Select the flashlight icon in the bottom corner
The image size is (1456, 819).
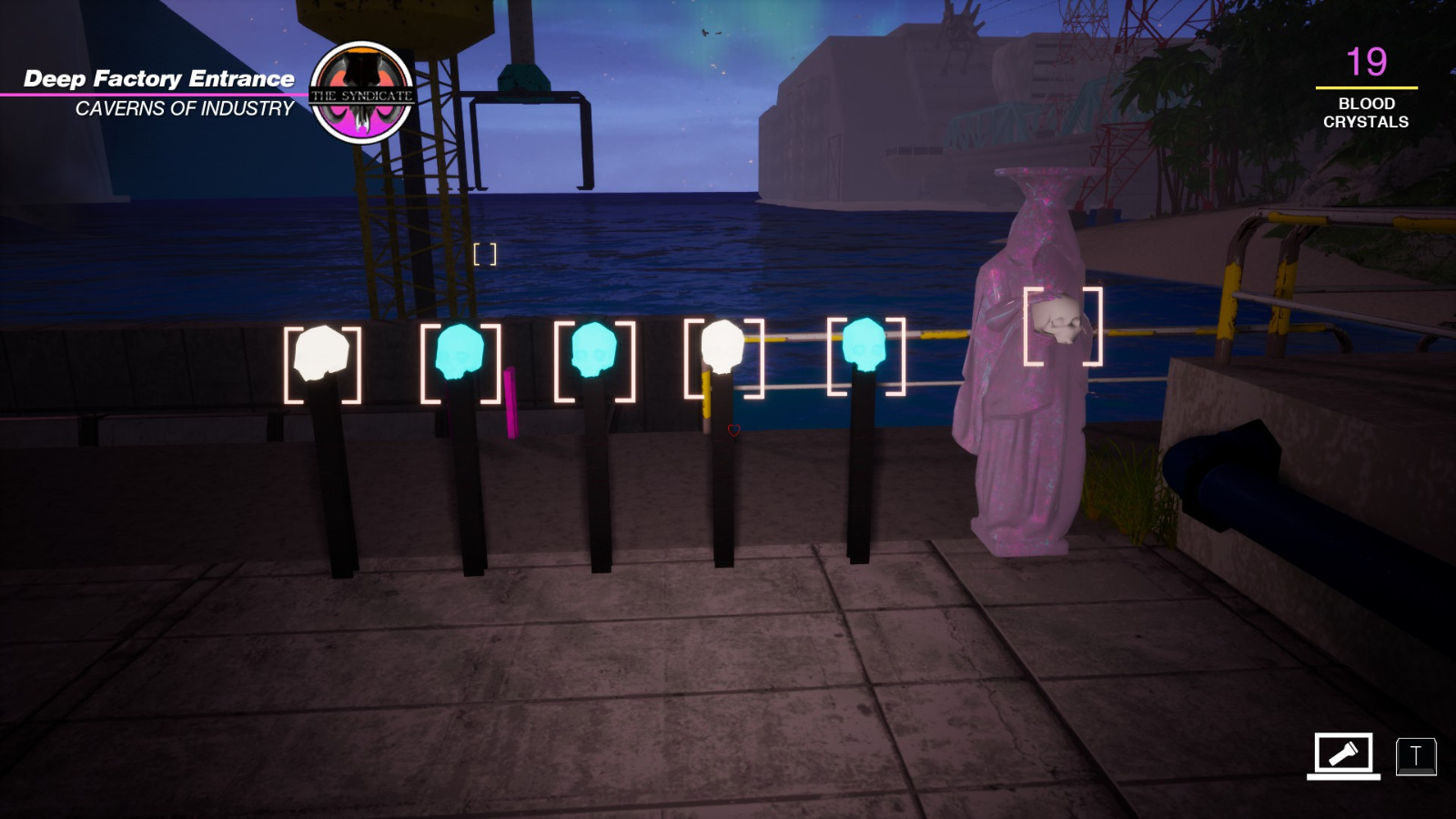tap(1345, 754)
